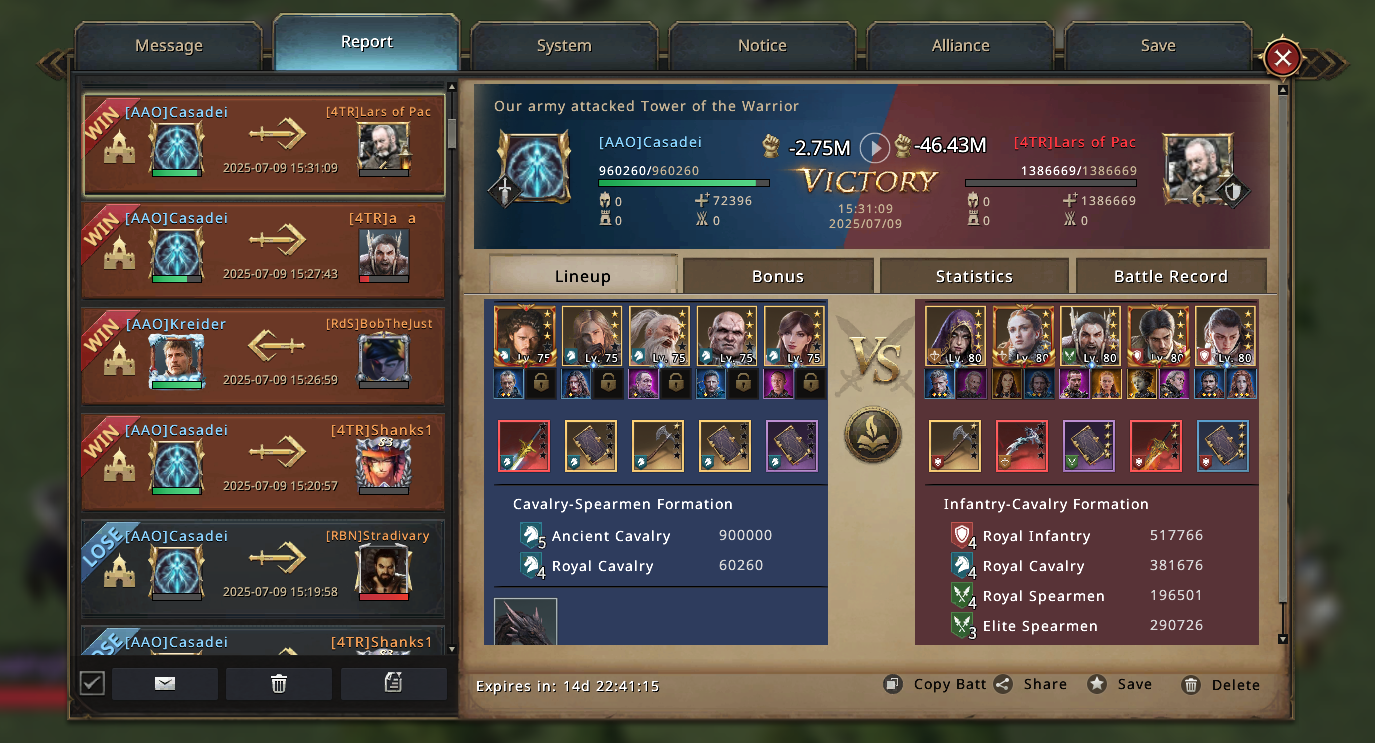The height and width of the screenshot is (743, 1375).
Task: Switch to the Bonus tab
Action: [778, 277]
